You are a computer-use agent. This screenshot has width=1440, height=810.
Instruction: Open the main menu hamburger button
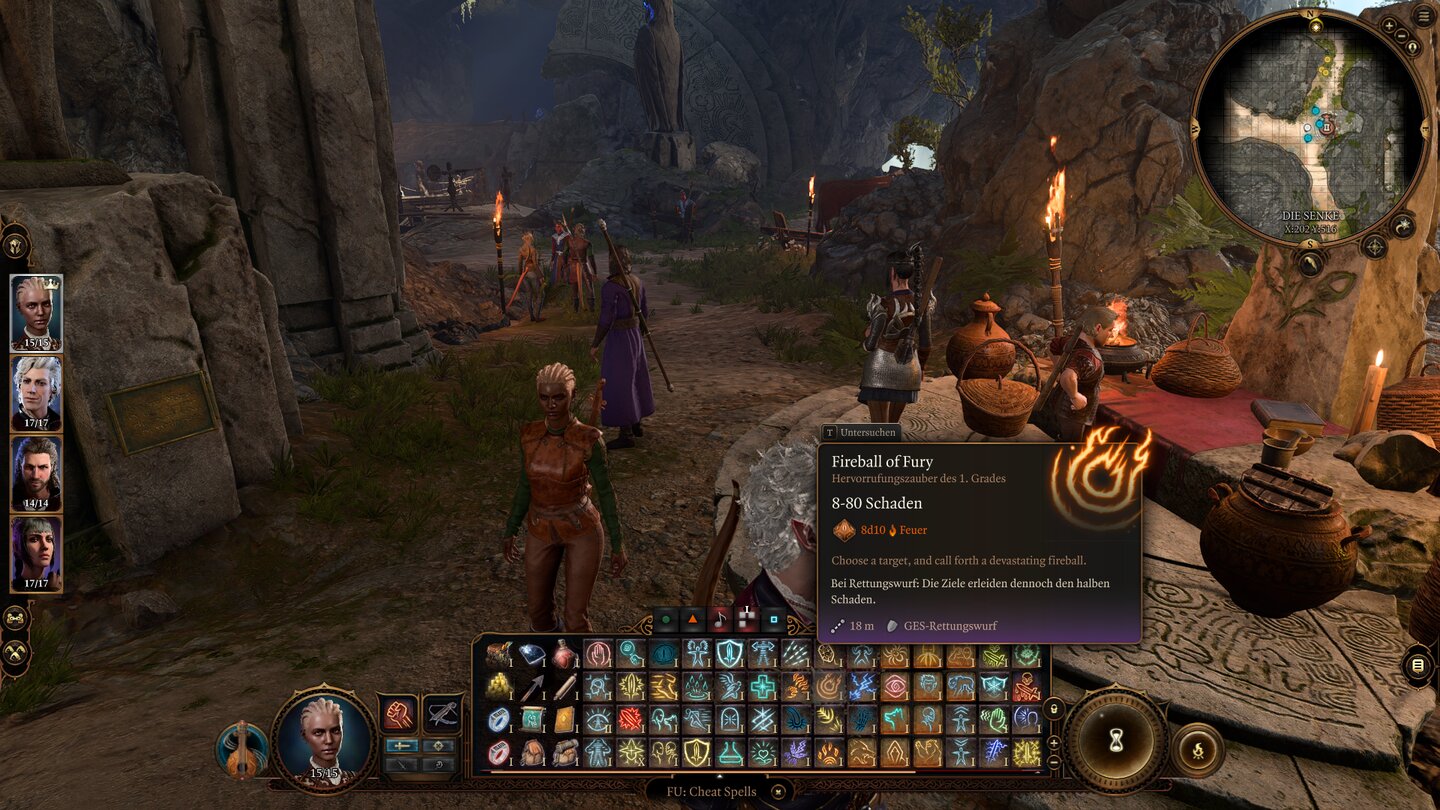(1423, 15)
